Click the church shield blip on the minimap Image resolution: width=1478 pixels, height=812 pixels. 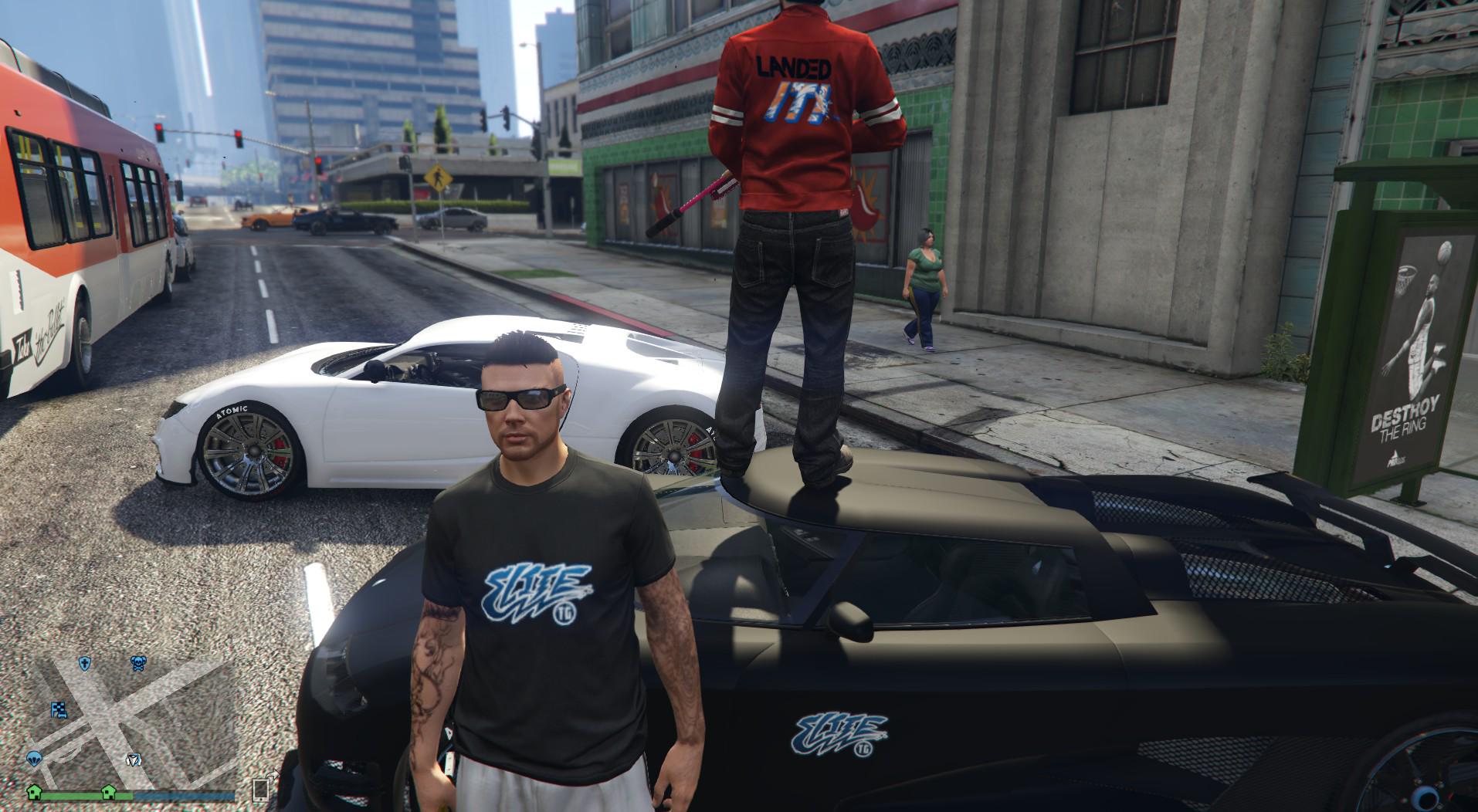click(85, 664)
